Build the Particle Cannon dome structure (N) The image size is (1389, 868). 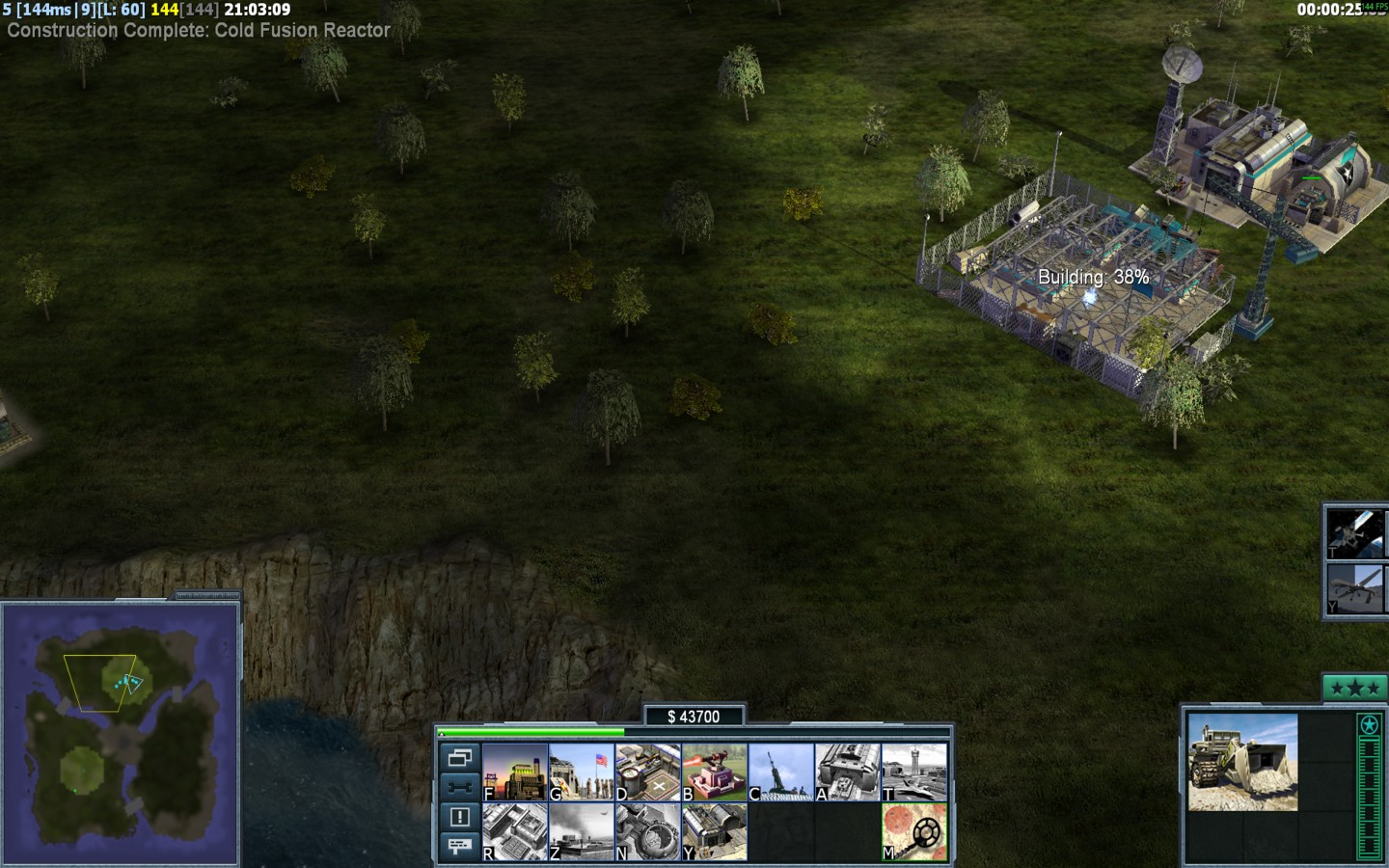coord(648,832)
